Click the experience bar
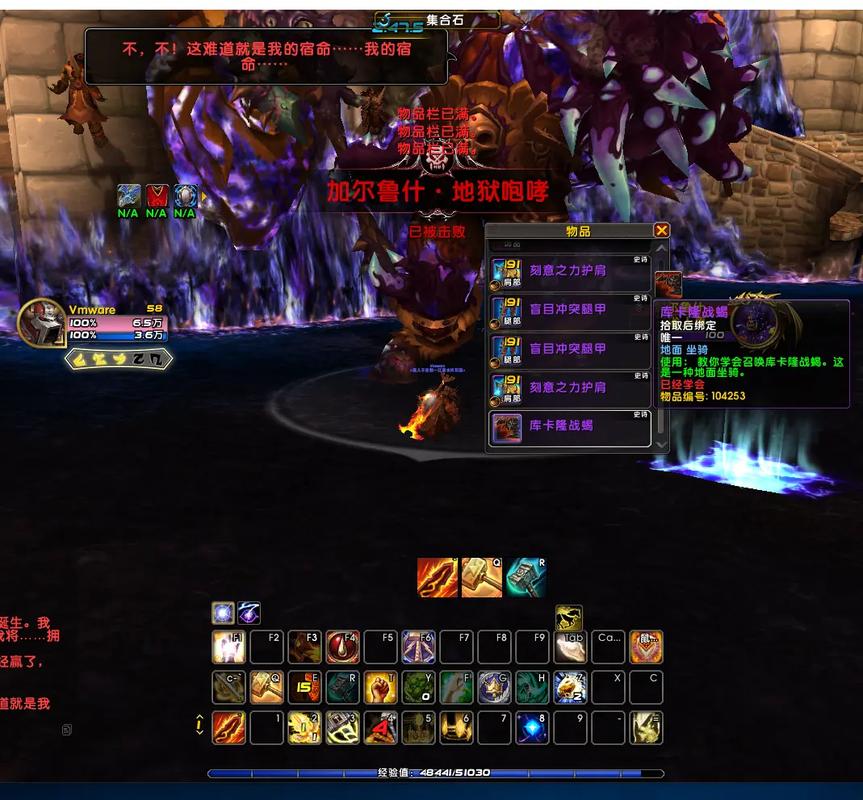 tap(435, 773)
